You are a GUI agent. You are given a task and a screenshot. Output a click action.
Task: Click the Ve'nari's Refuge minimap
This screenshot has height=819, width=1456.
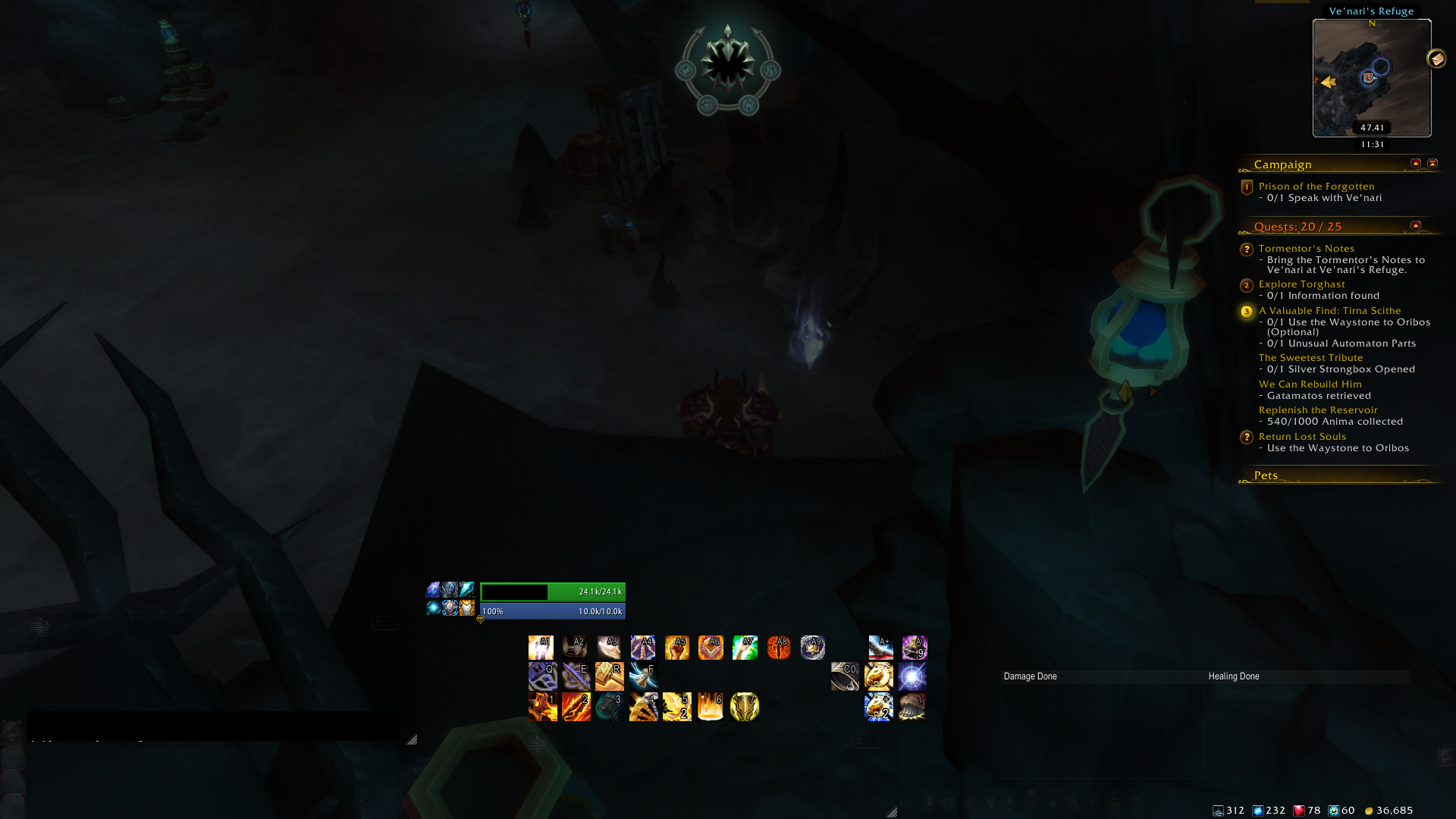(1371, 78)
